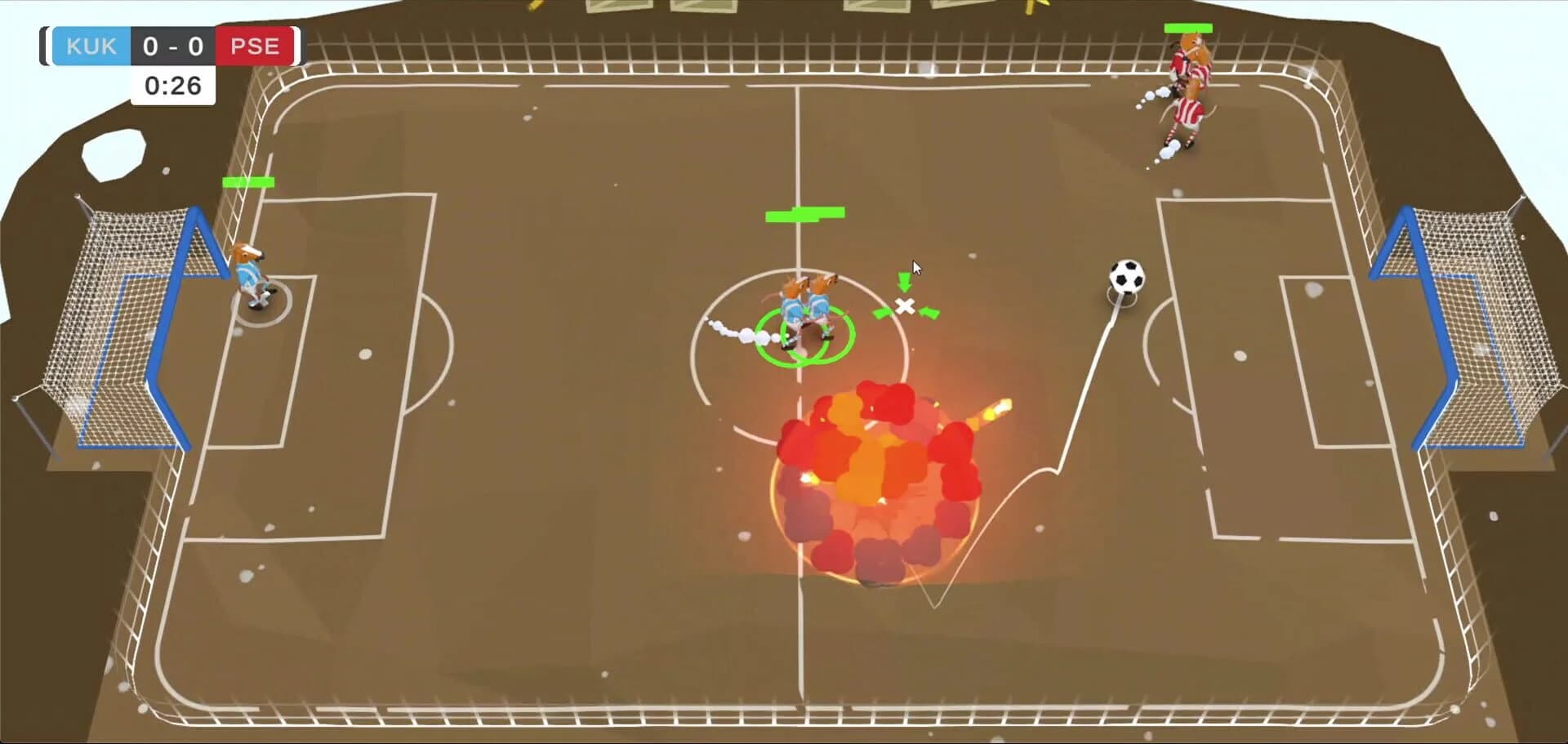Click the health bar above the PSE striker
The height and width of the screenshot is (744, 1568).
click(x=1189, y=29)
